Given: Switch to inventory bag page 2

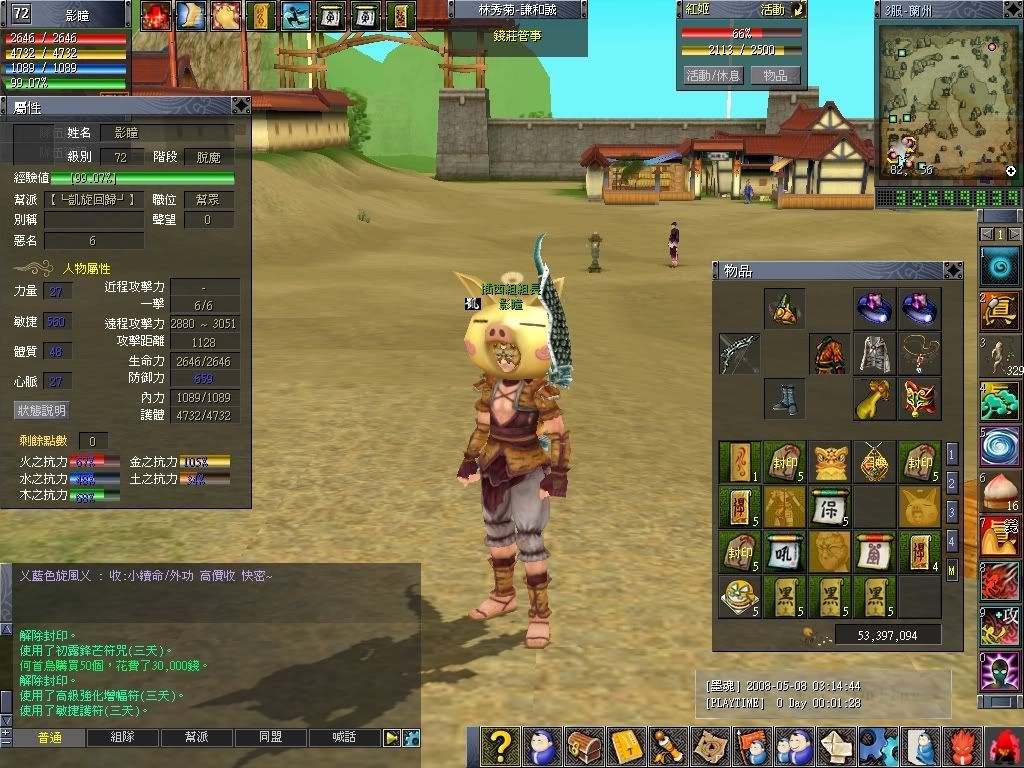Looking at the screenshot, I should (952, 483).
